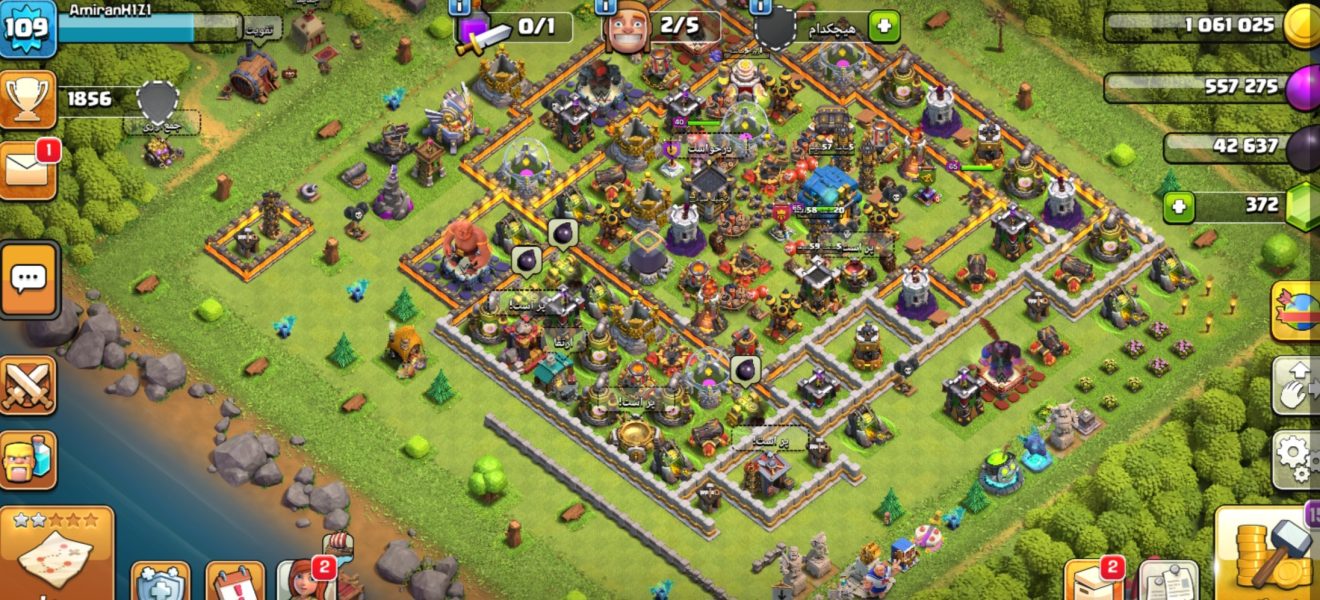This screenshot has width=1320, height=600.
Task: Enter the layout editor hand icon
Action: (x=1297, y=384)
